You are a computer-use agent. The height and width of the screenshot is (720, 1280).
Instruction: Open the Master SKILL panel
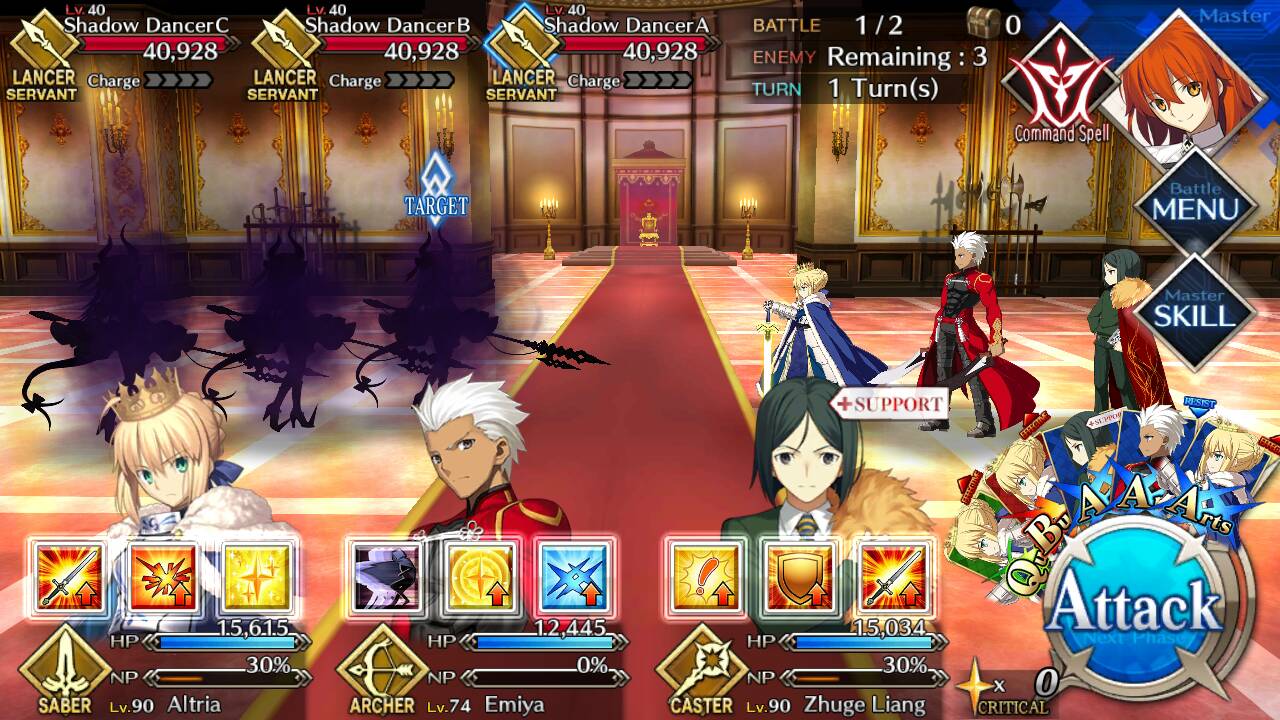coord(1195,308)
